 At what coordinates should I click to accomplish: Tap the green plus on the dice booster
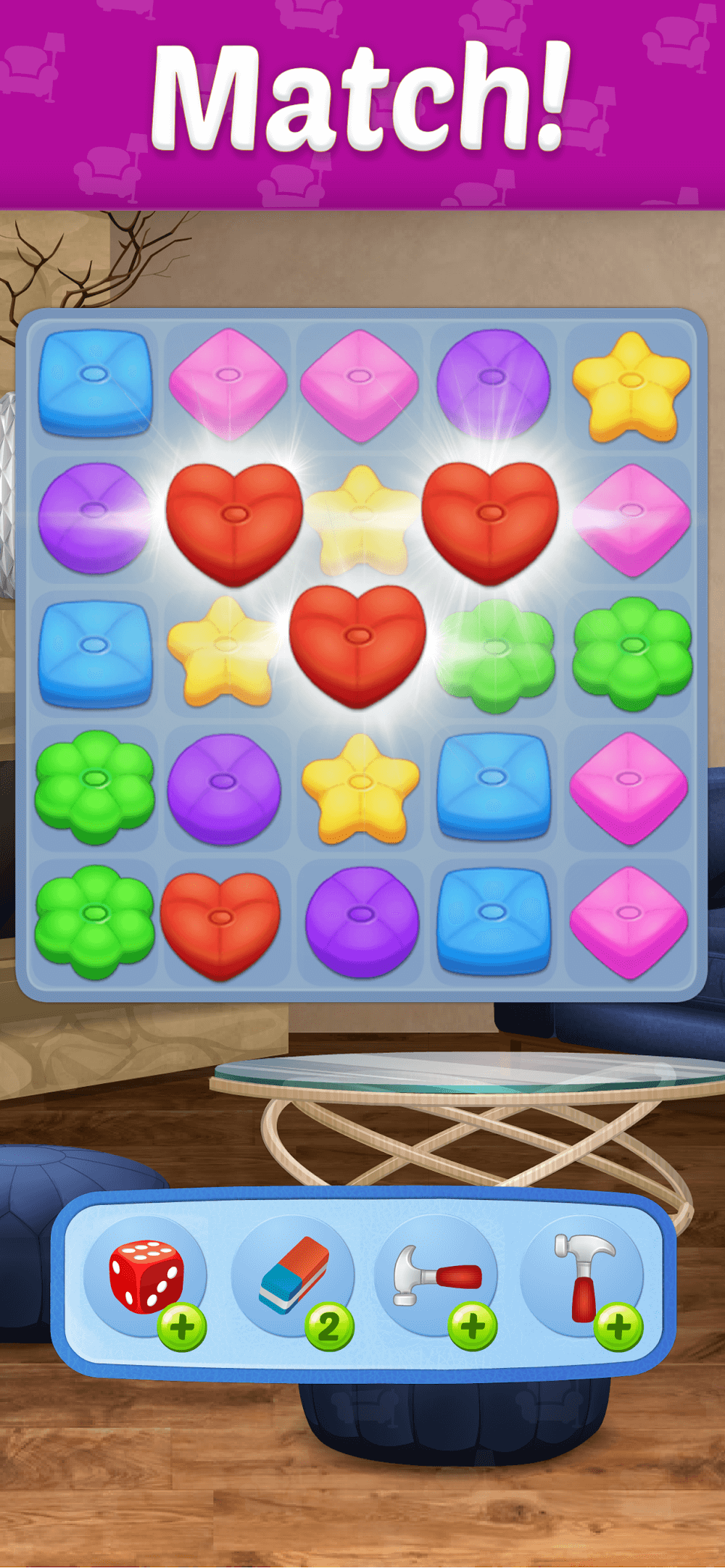coord(182,1327)
